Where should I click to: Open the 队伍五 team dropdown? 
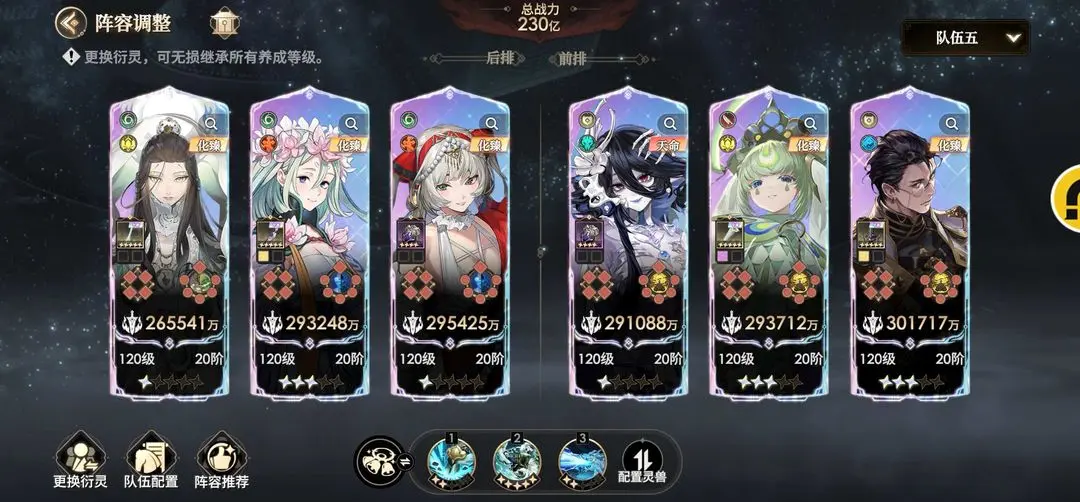(x=965, y=38)
